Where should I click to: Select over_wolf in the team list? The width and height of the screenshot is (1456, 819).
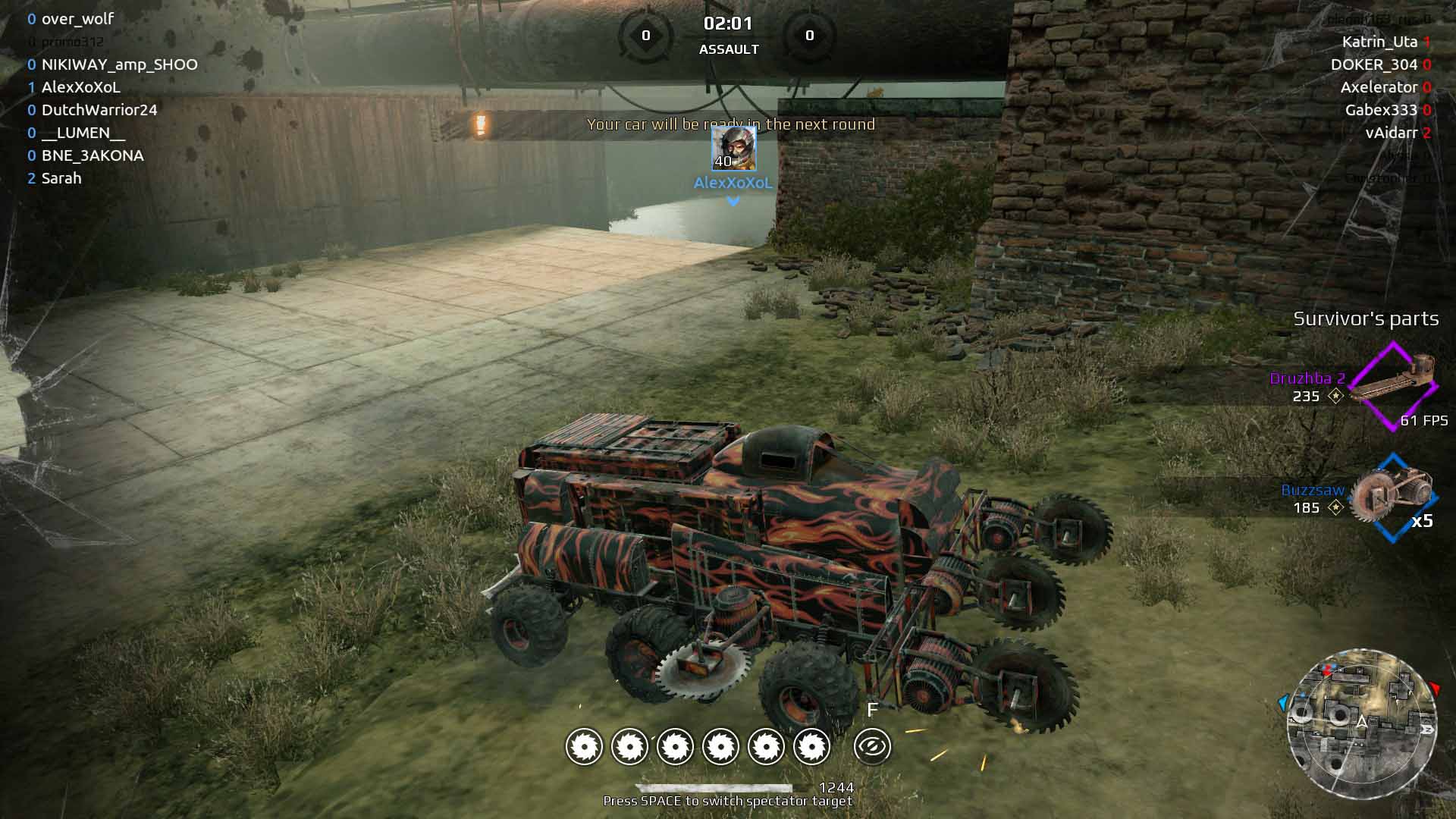click(x=77, y=19)
